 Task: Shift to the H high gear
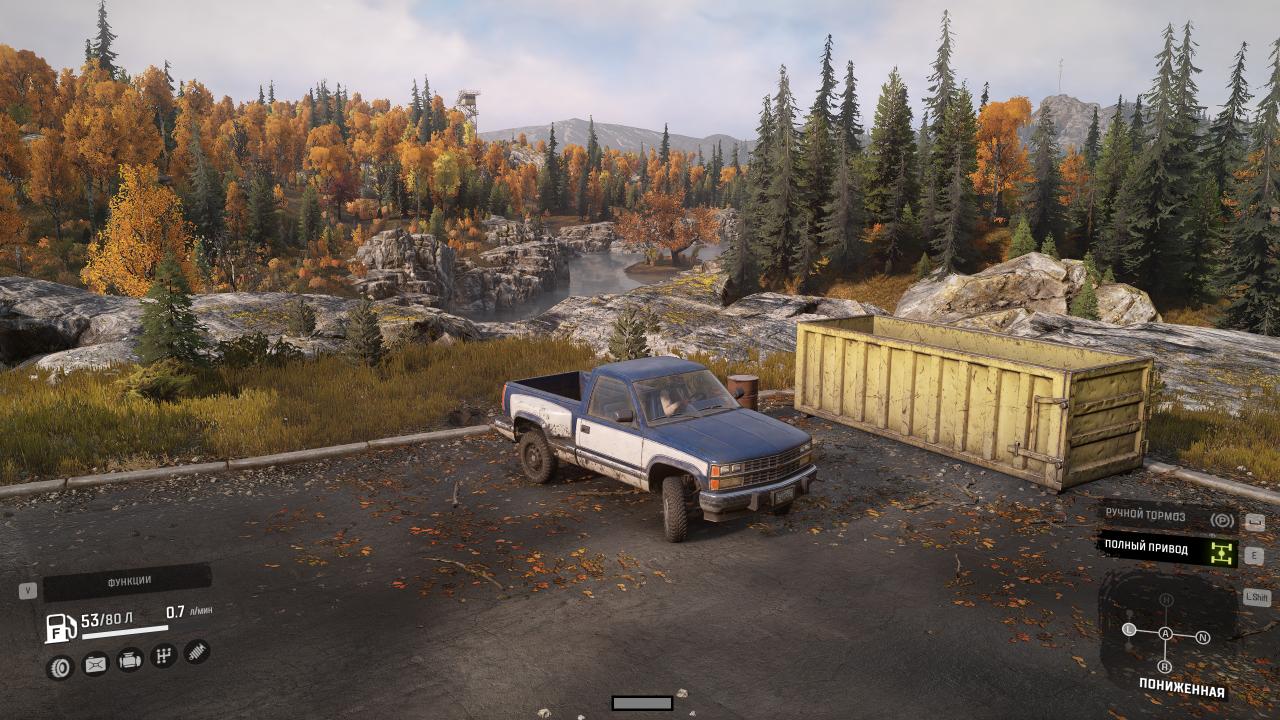(1166, 600)
